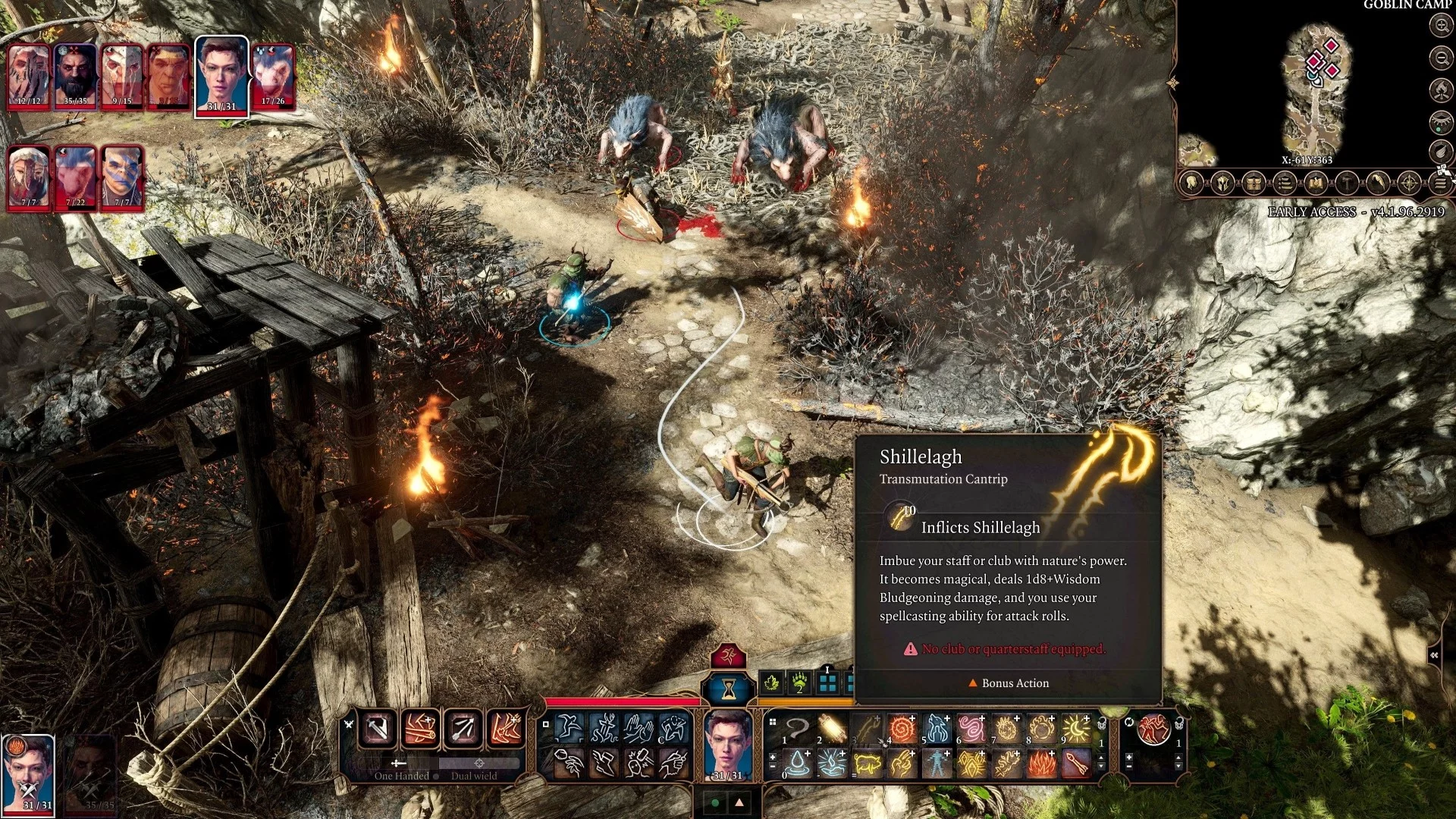Open the journal list icon
1456x819 pixels.
(1284, 184)
